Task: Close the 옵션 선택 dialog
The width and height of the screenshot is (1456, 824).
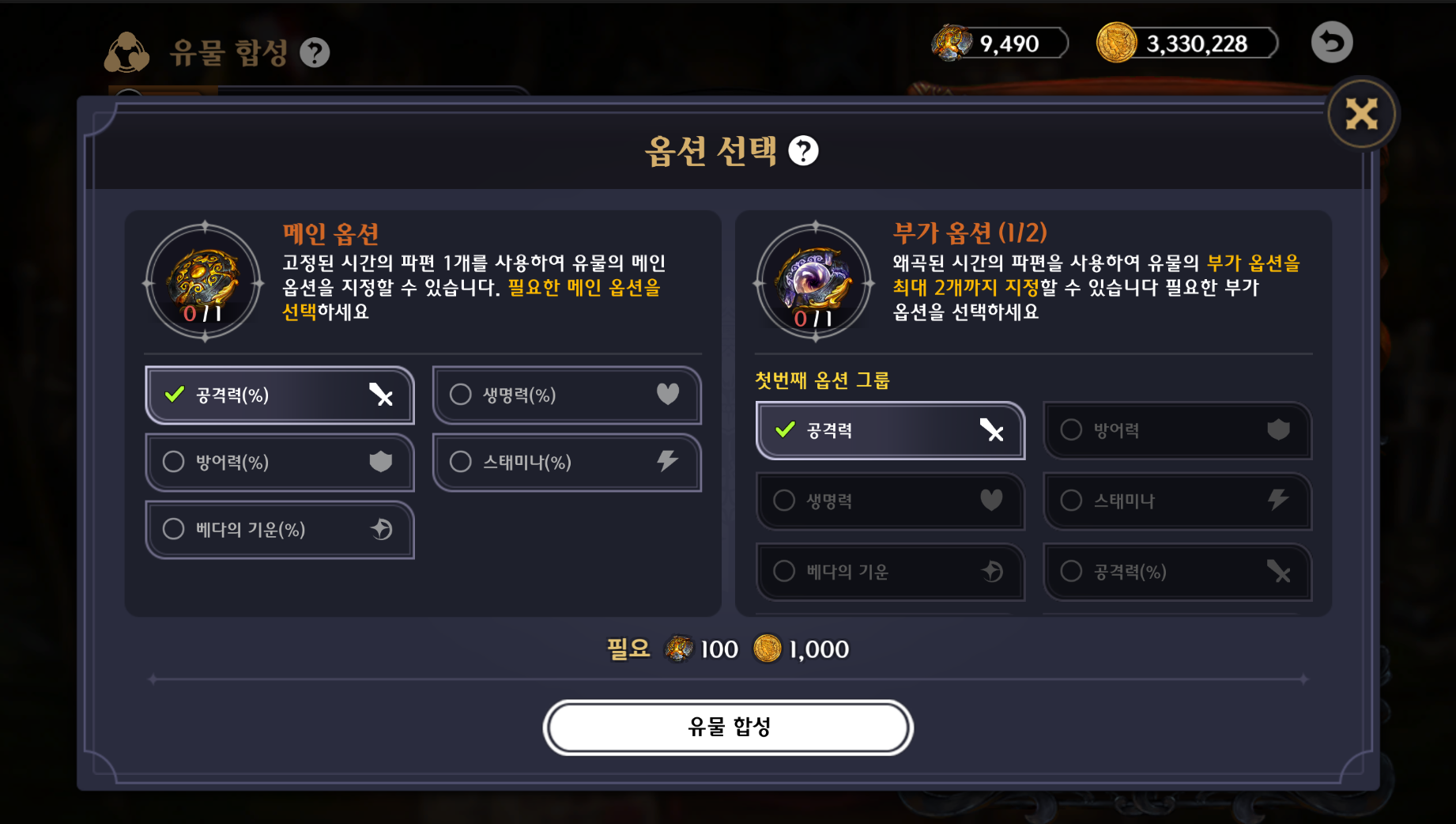Action: [1361, 115]
